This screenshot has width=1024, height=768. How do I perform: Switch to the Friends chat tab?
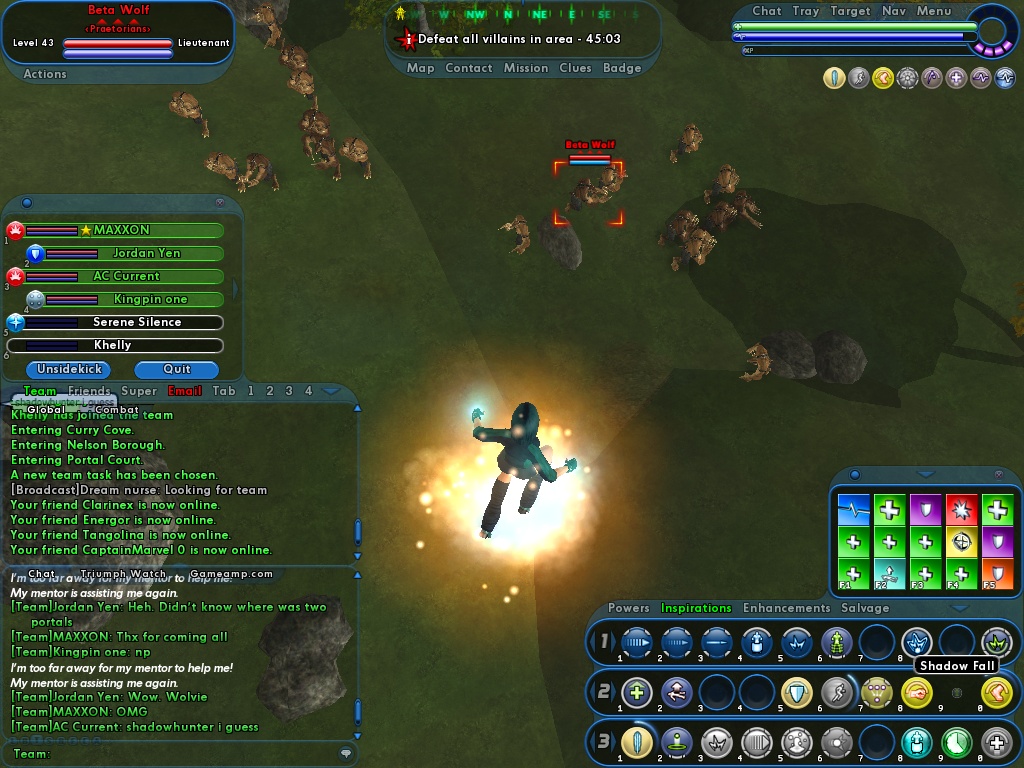point(89,391)
